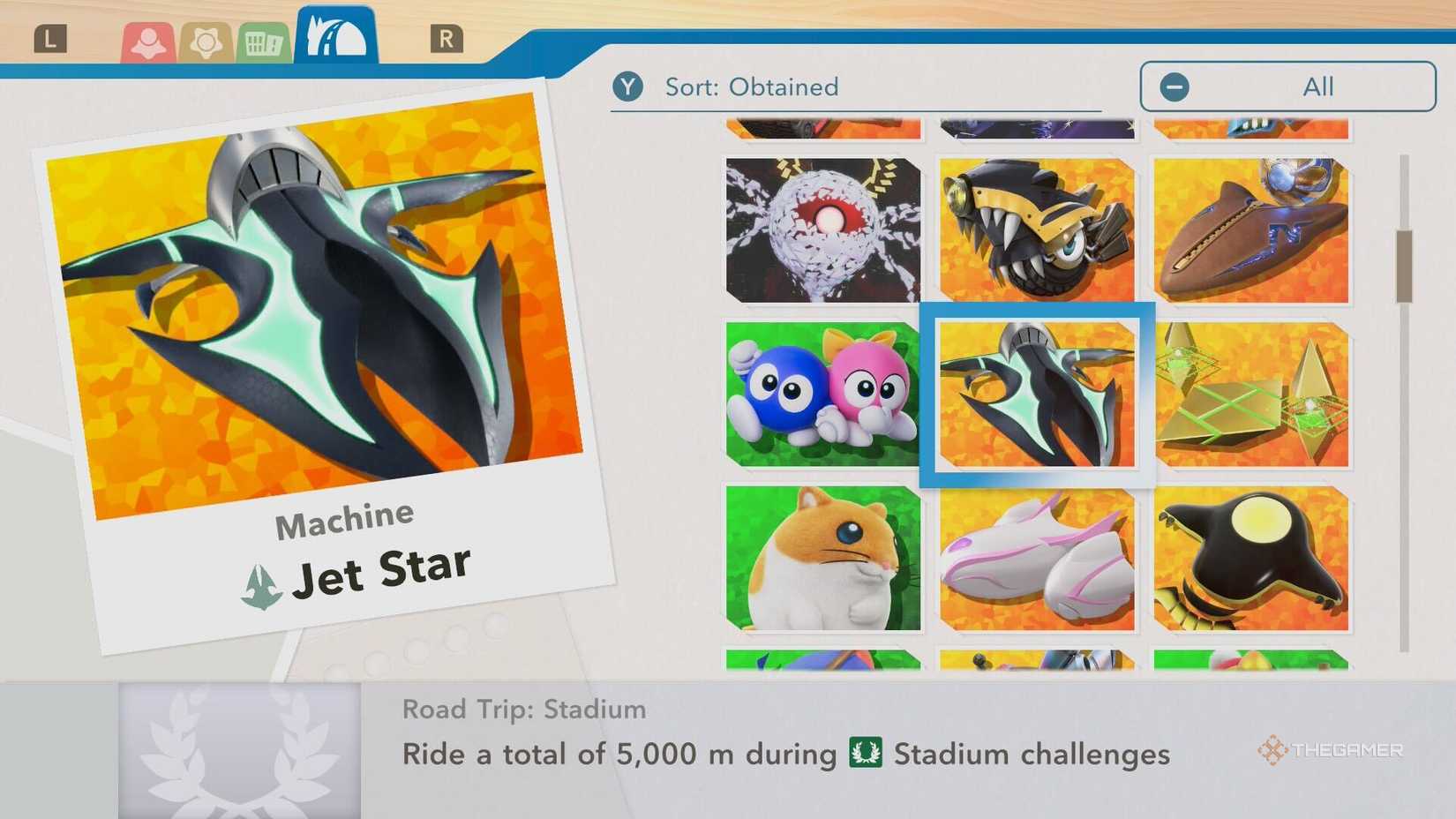Click the R shoulder button indicator
1456x819 pixels.
point(448,37)
